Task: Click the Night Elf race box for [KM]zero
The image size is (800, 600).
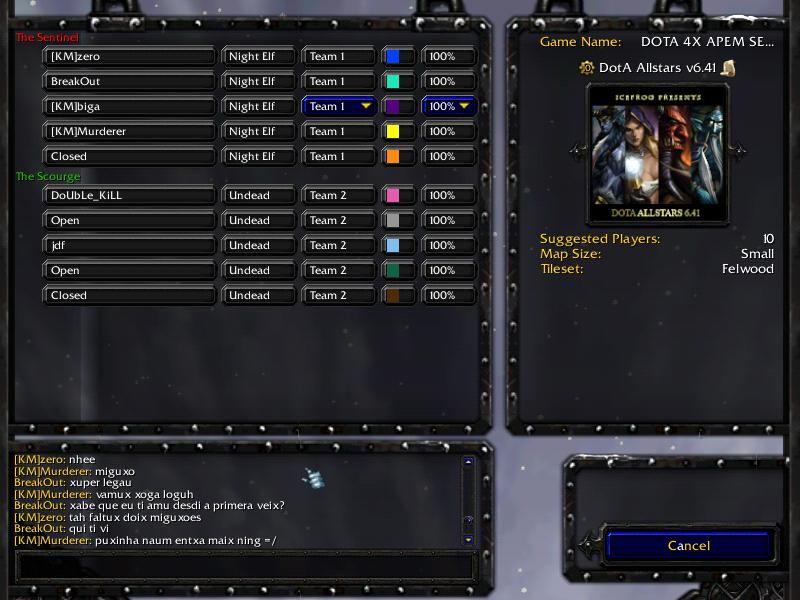Action: [x=258, y=57]
